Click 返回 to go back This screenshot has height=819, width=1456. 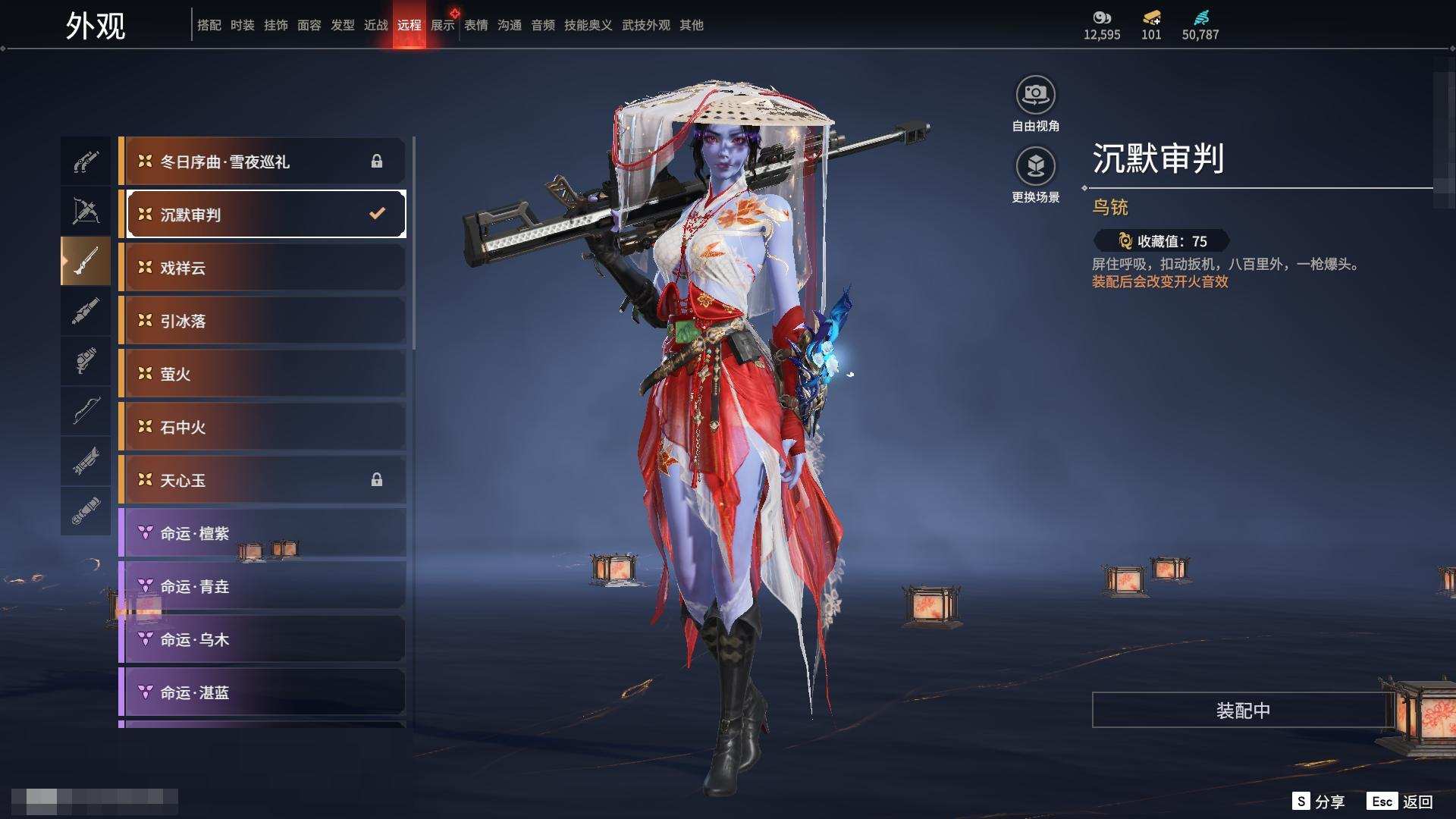(x=1401, y=802)
